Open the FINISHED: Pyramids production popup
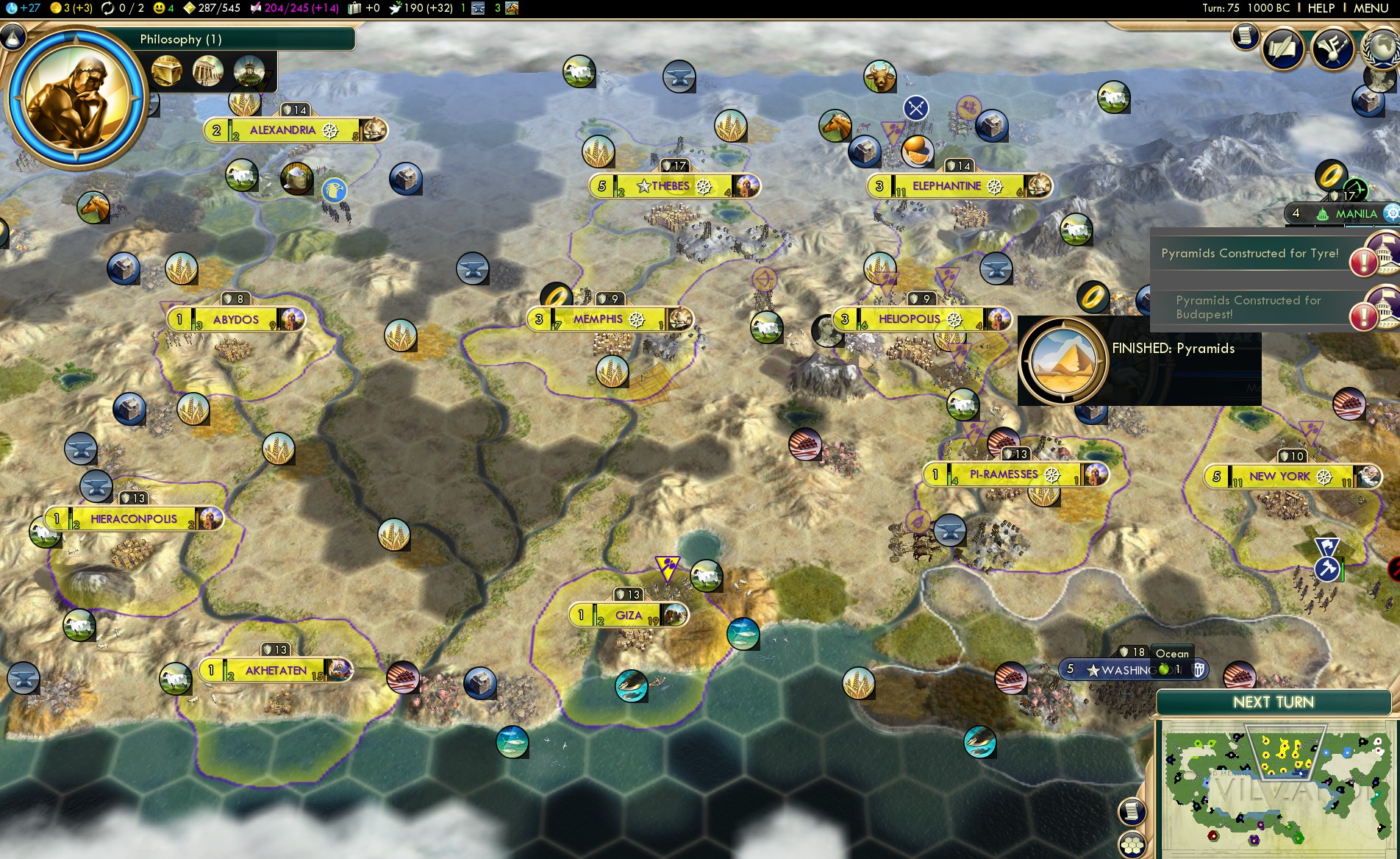Viewport: 1400px width, 859px height. 1138,361
